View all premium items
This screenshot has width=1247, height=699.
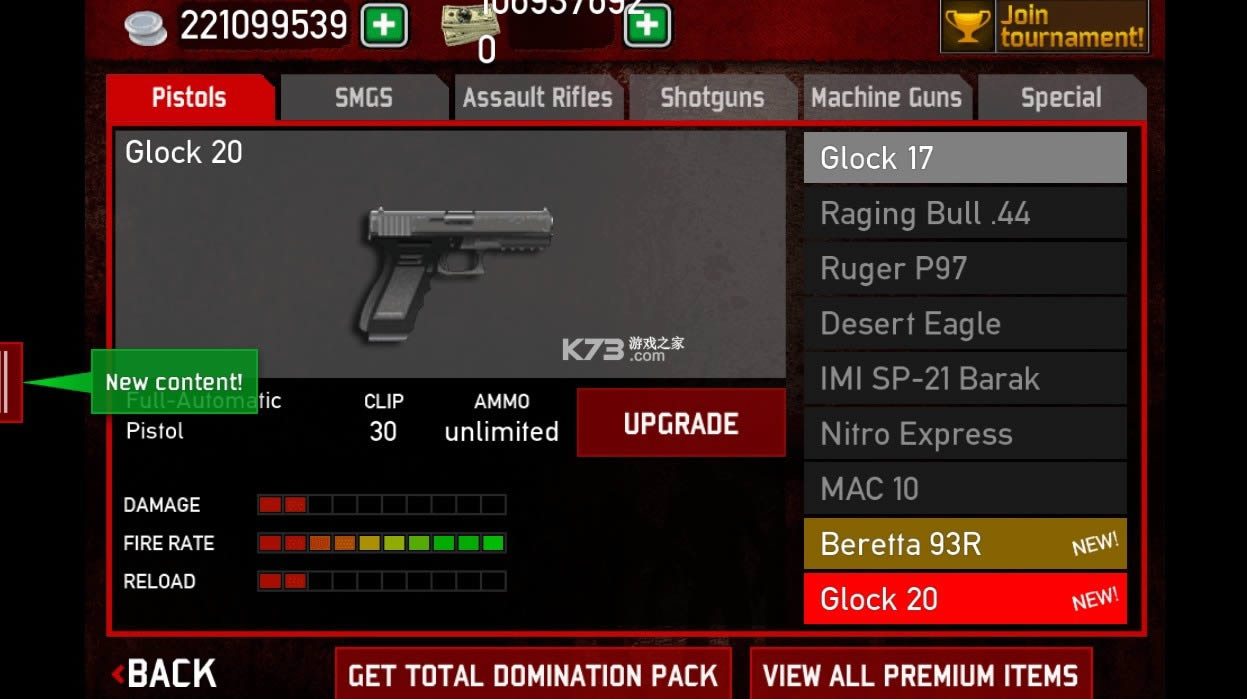coord(920,675)
